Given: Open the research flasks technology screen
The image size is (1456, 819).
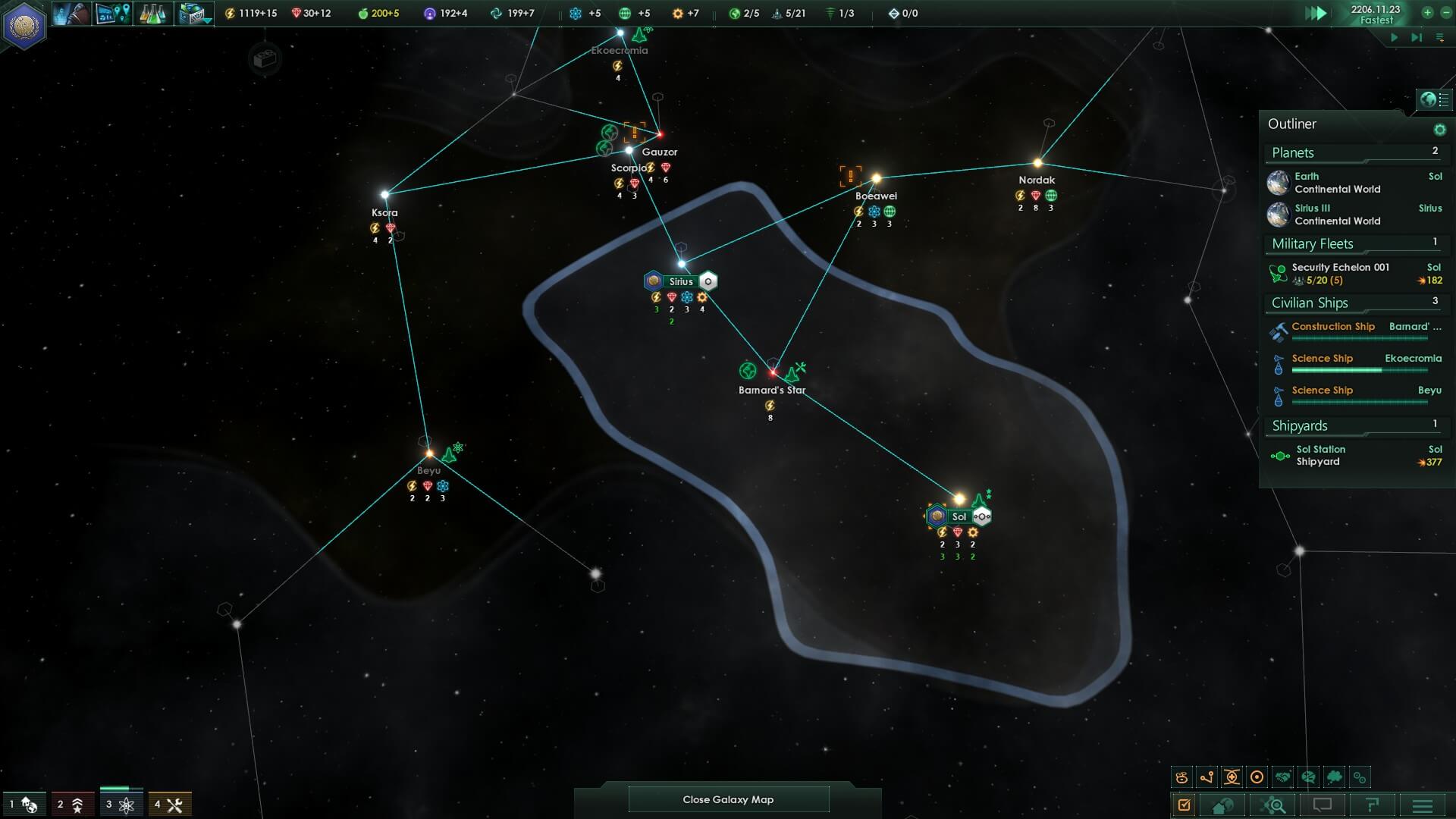Looking at the screenshot, I should [152, 14].
